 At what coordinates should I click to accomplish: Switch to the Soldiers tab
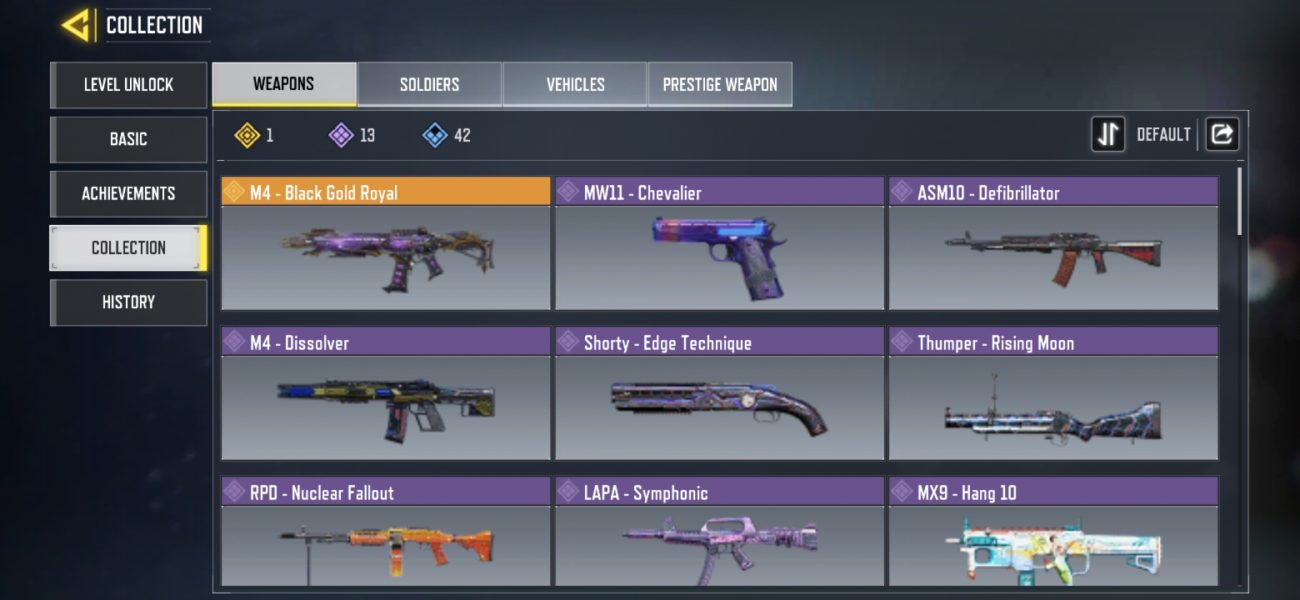(x=430, y=84)
